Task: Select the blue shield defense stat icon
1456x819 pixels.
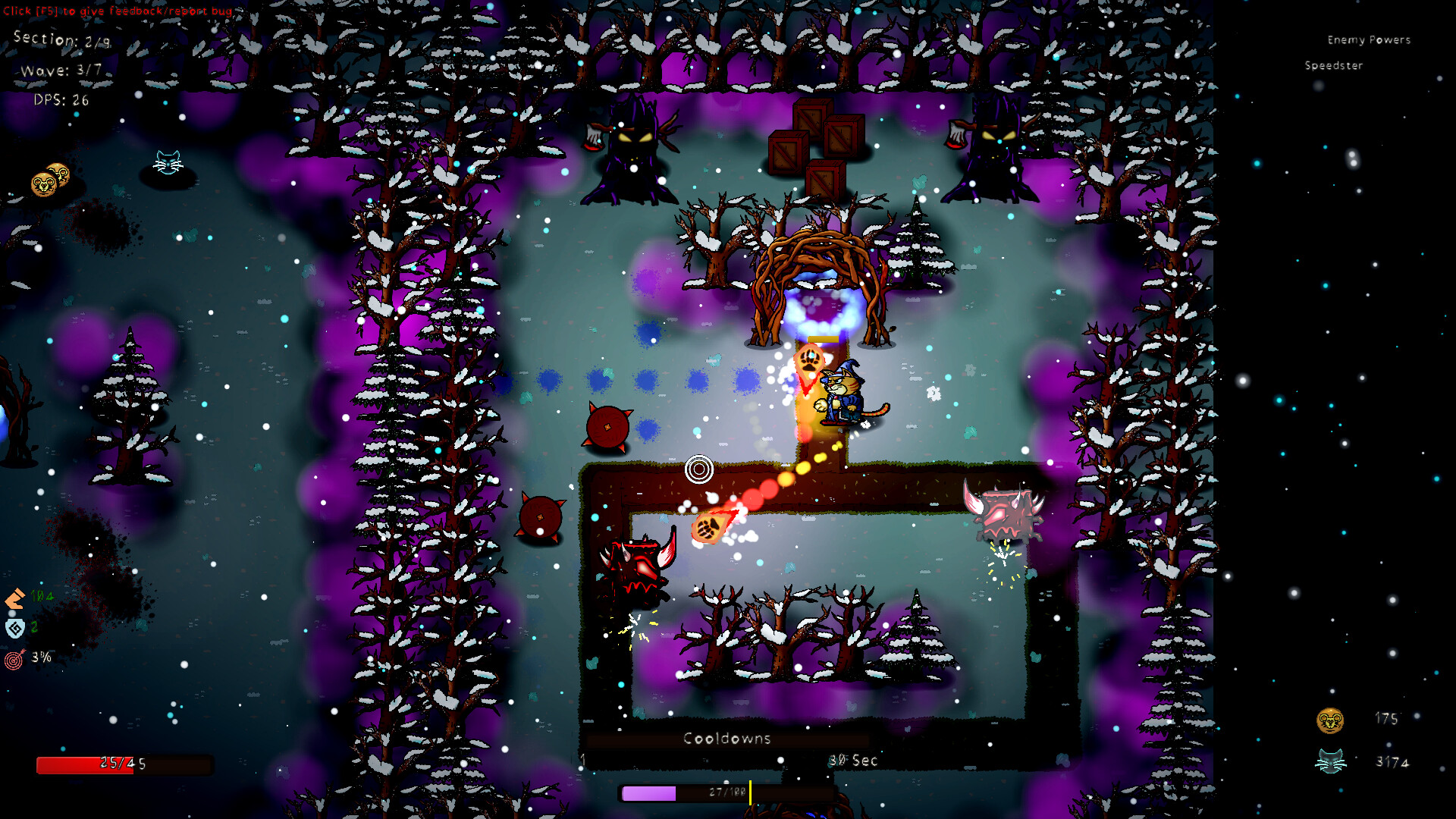Action: pyautogui.click(x=15, y=628)
